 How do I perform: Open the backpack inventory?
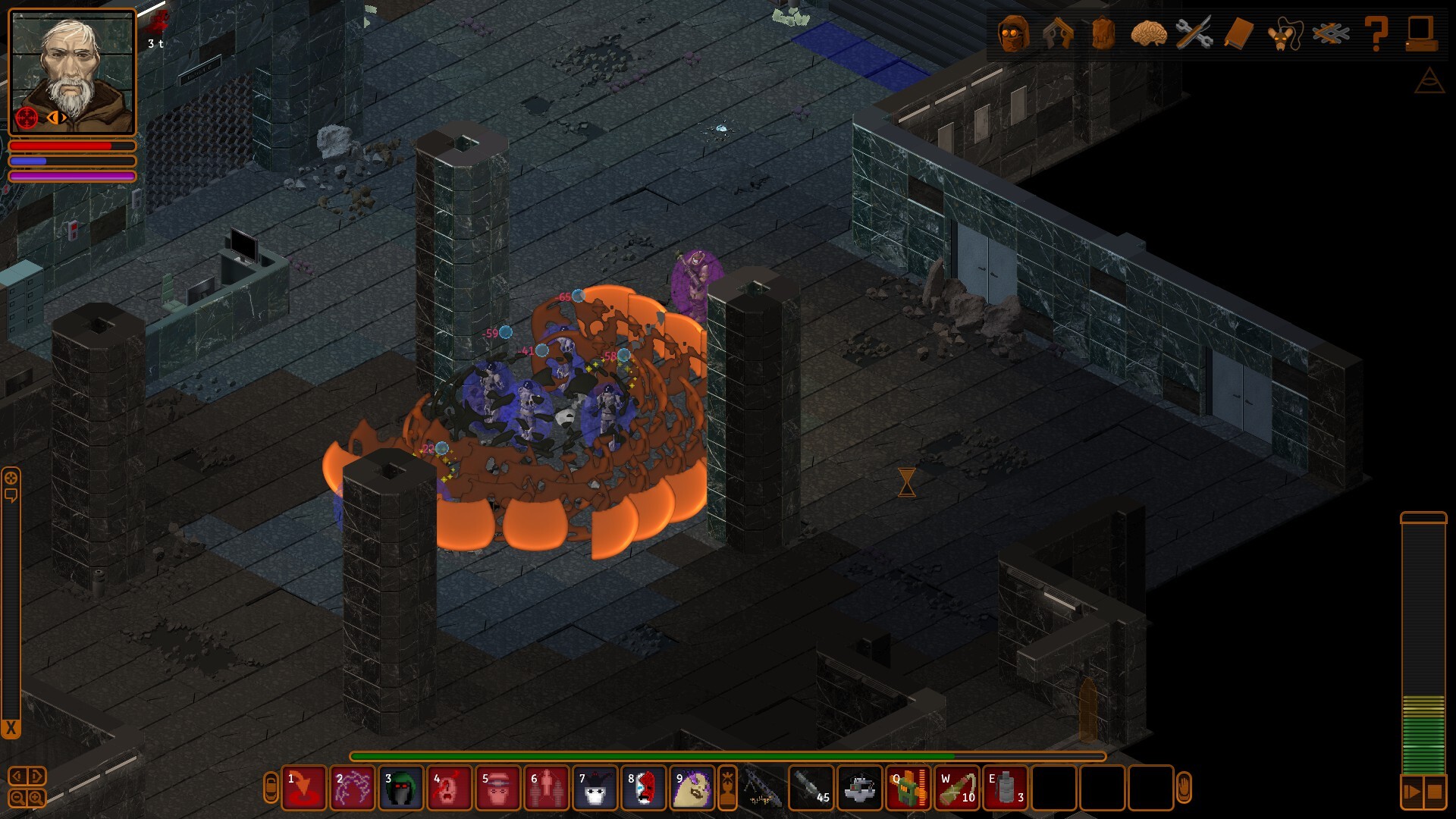[x=1103, y=33]
